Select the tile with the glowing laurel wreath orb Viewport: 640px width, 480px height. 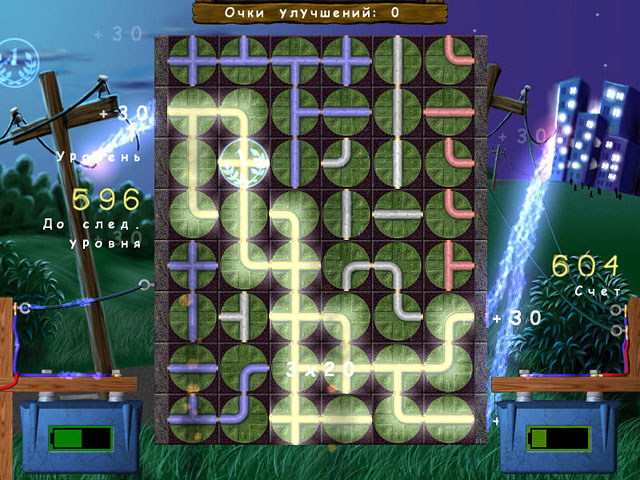244,161
